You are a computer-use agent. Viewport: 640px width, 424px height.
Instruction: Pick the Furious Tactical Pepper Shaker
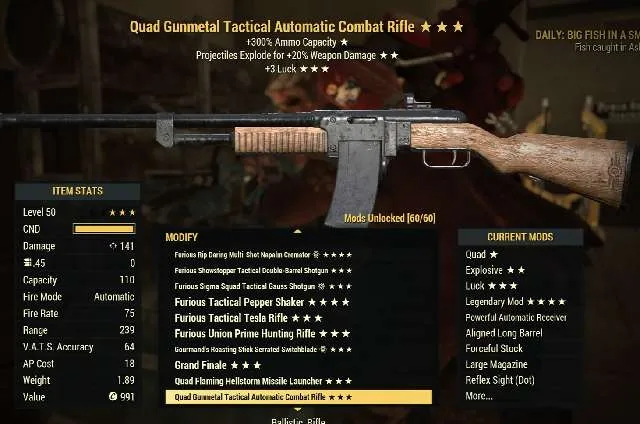click(262, 302)
